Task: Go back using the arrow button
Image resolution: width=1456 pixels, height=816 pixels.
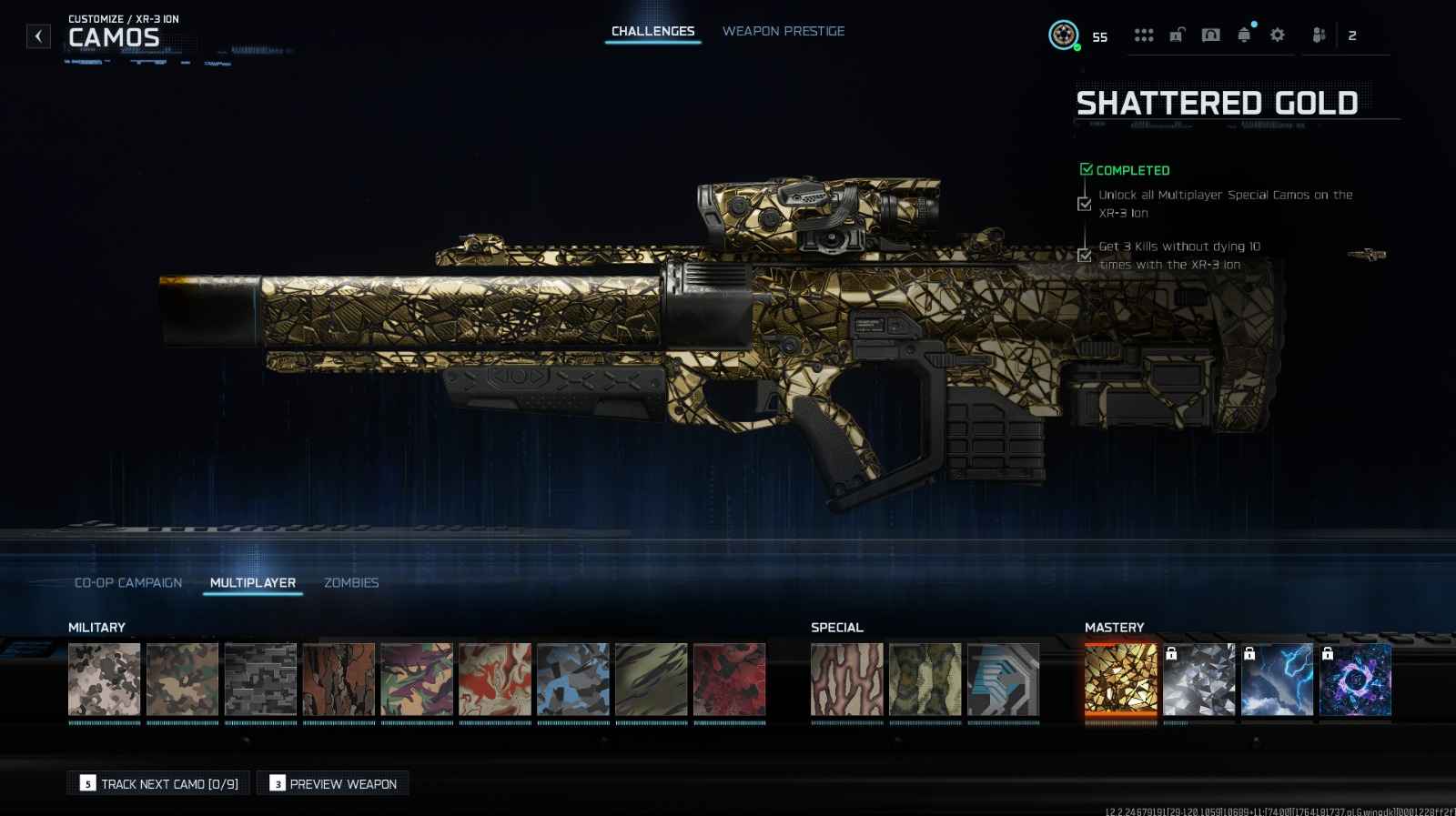Action: 38,36
